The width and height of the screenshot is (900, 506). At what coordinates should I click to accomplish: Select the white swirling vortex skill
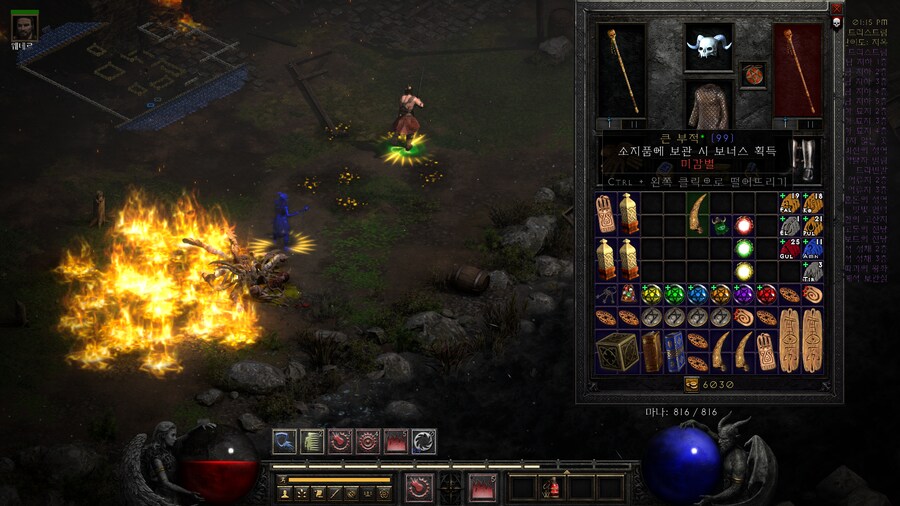(424, 441)
